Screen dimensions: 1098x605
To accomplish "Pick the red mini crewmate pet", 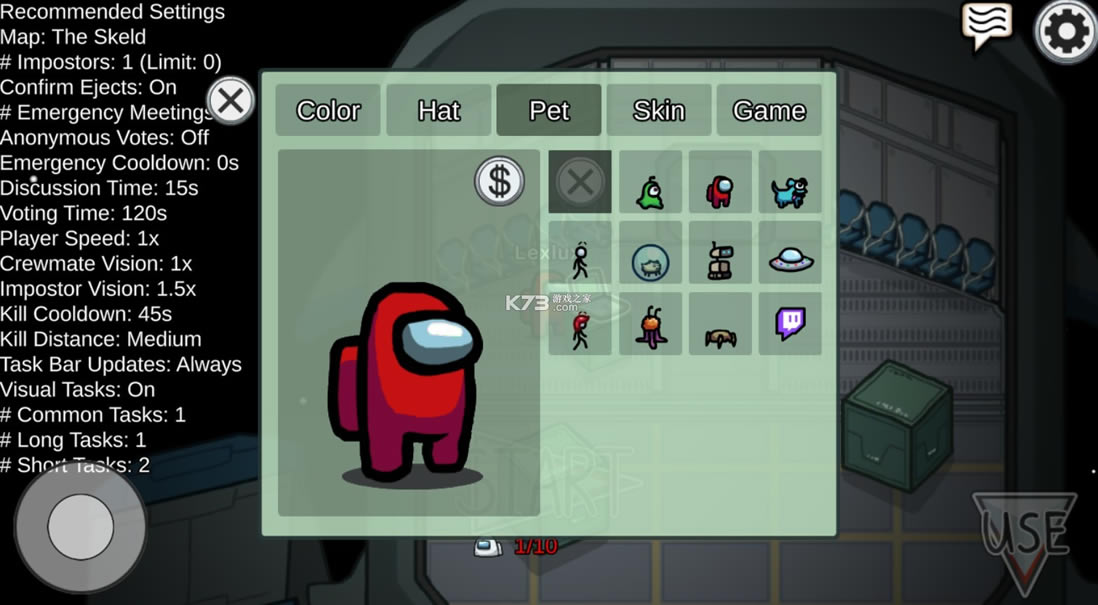I will pyautogui.click(x=720, y=185).
